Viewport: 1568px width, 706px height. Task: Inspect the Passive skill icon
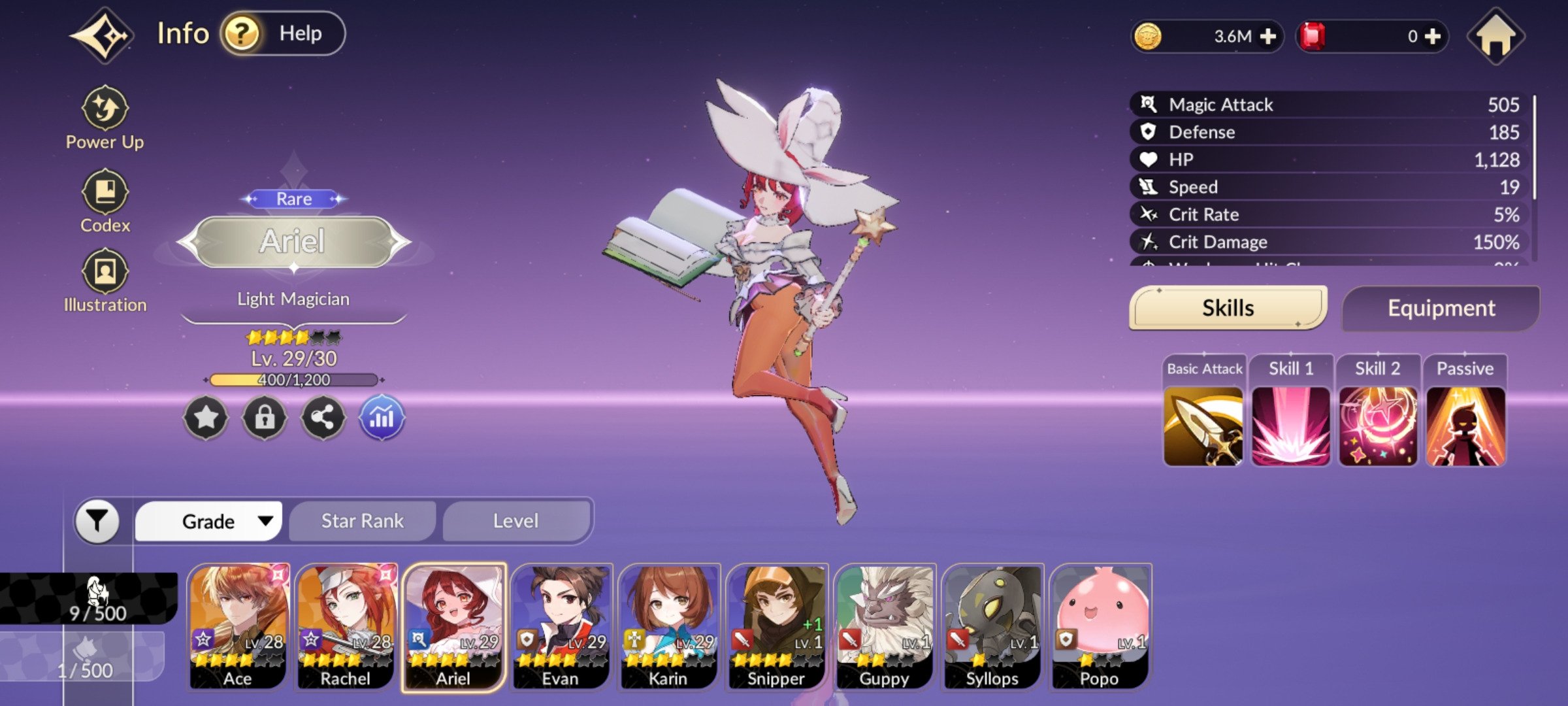click(x=1465, y=426)
